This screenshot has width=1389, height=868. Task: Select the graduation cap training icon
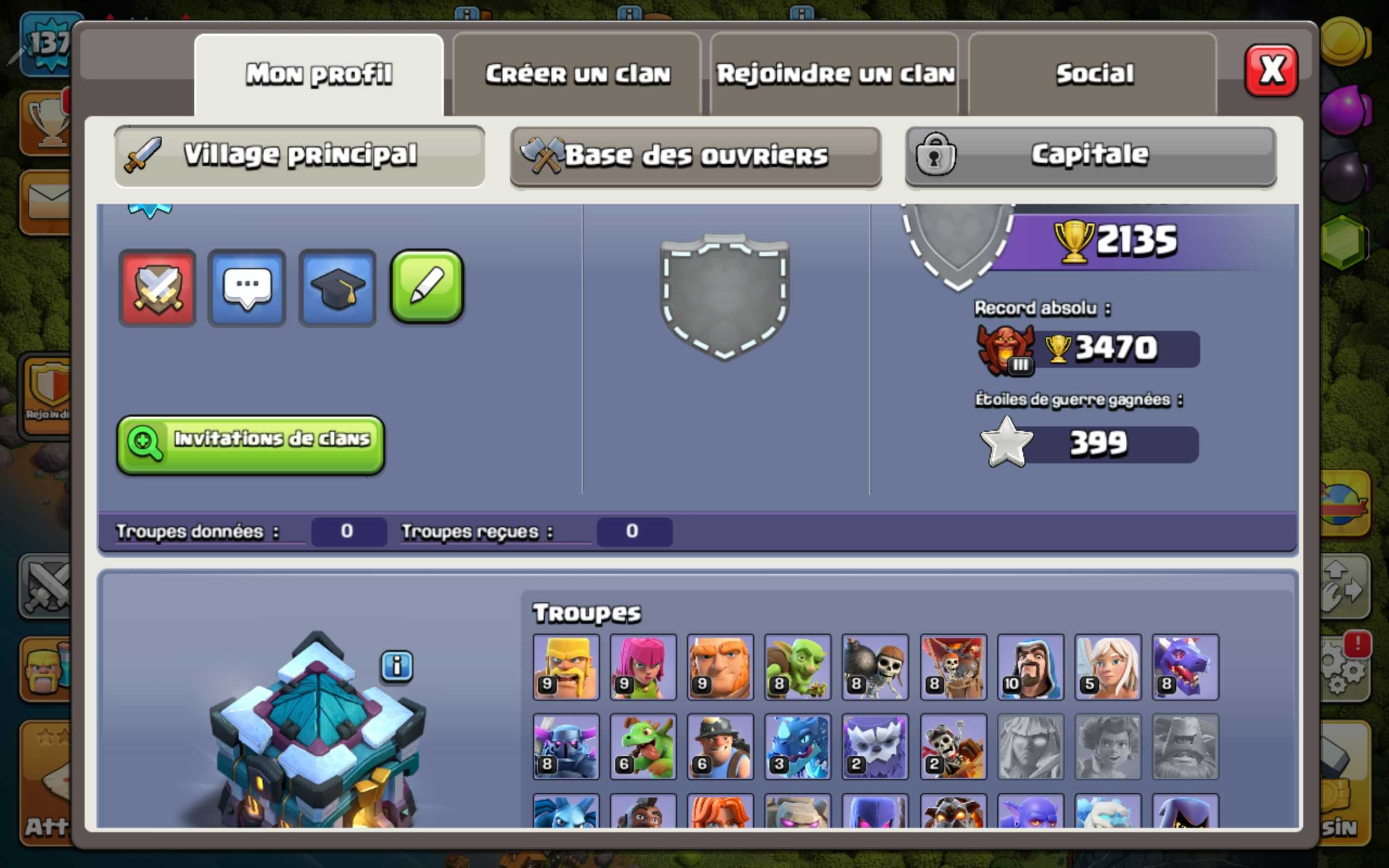coord(337,288)
